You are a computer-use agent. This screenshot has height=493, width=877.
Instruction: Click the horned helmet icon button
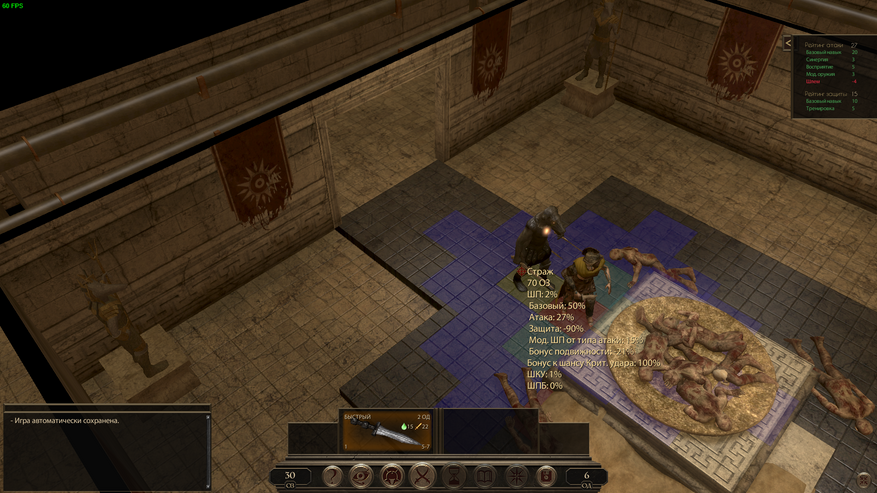click(x=392, y=477)
